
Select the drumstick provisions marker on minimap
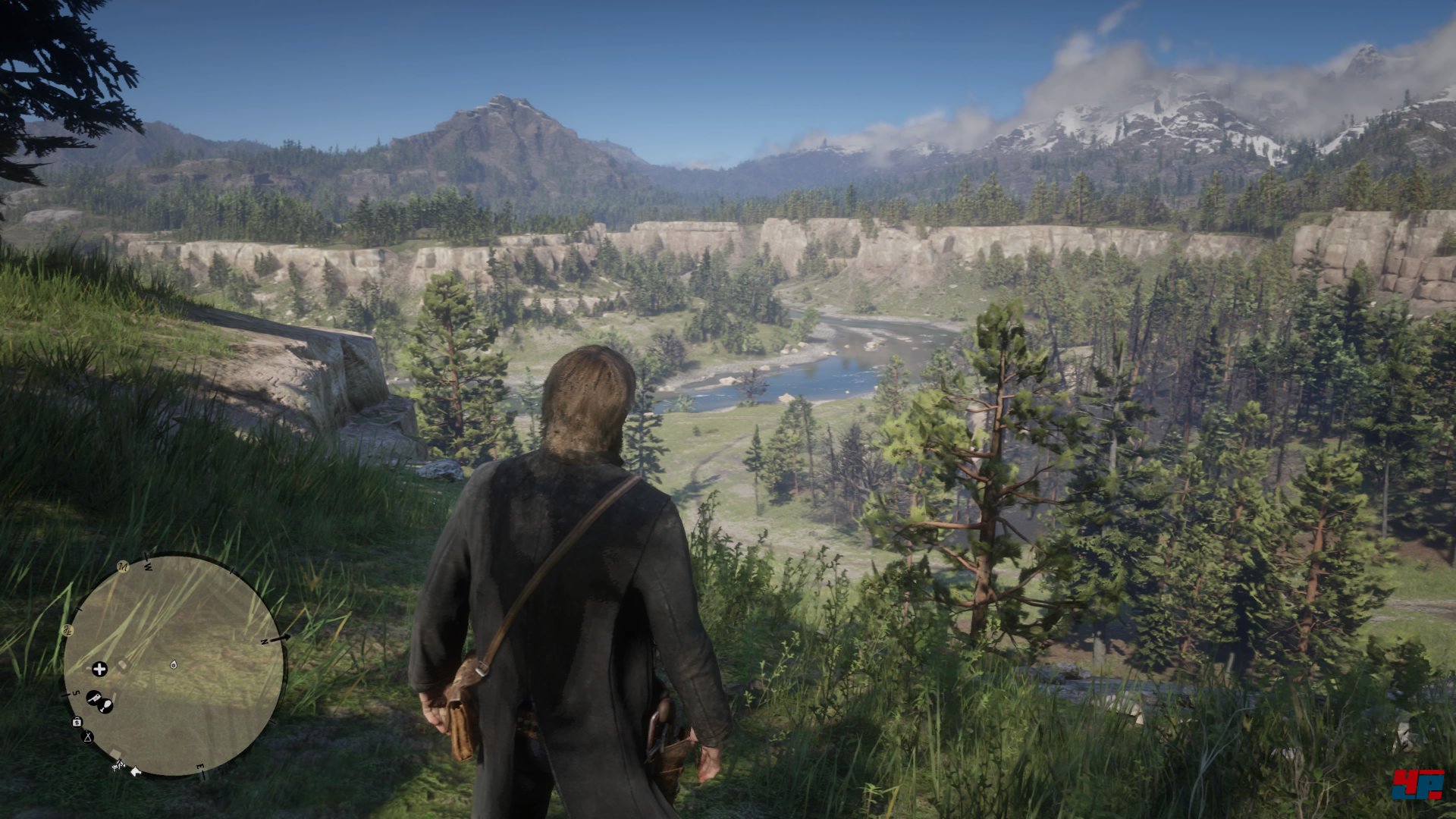coord(106,706)
